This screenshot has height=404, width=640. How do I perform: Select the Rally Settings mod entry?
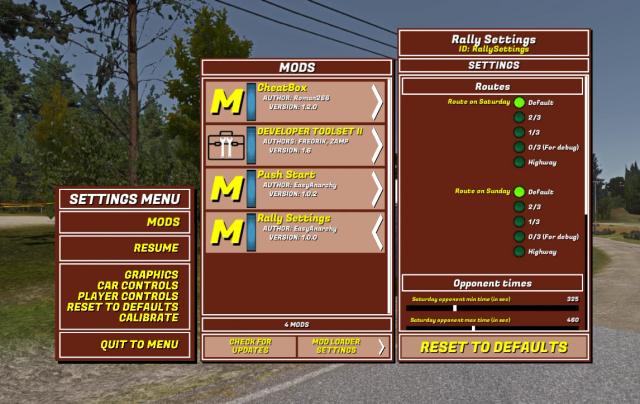tap(295, 232)
